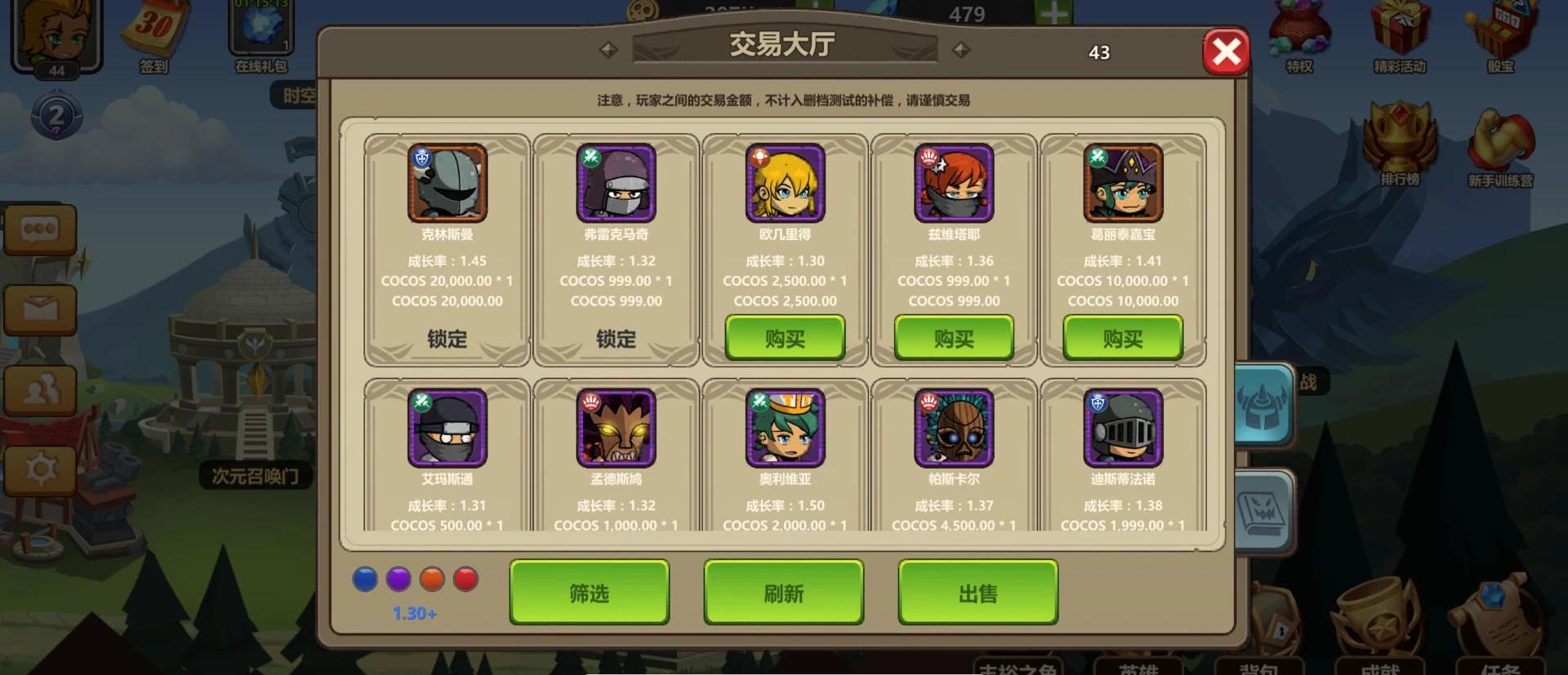This screenshot has width=1568, height=675.
Task: Select the blue rarity filter dot
Action: point(364,580)
